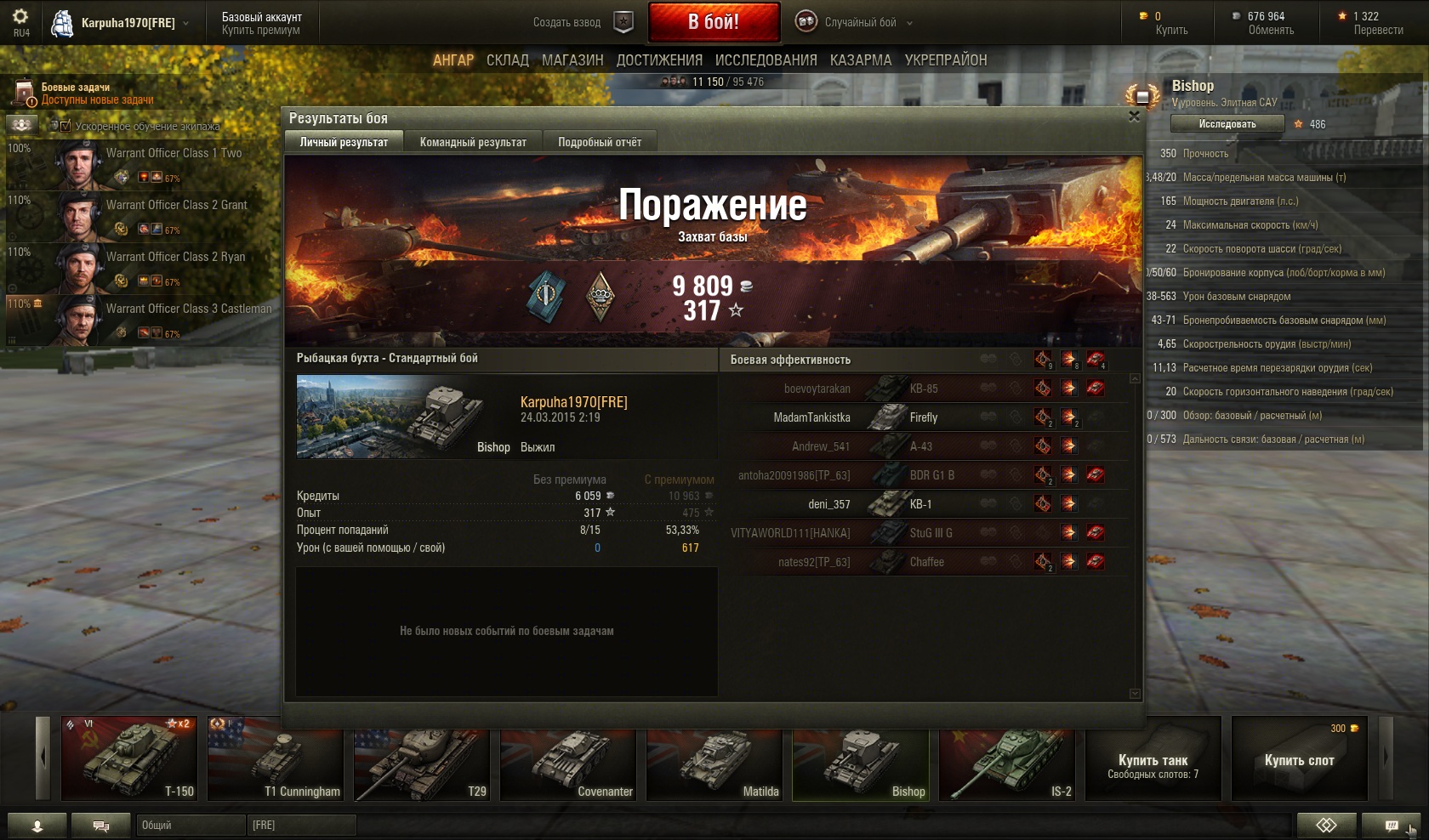This screenshot has height=840, width=1429.
Task: Select the IS-2 tank thumbnail
Action: tap(1006, 758)
